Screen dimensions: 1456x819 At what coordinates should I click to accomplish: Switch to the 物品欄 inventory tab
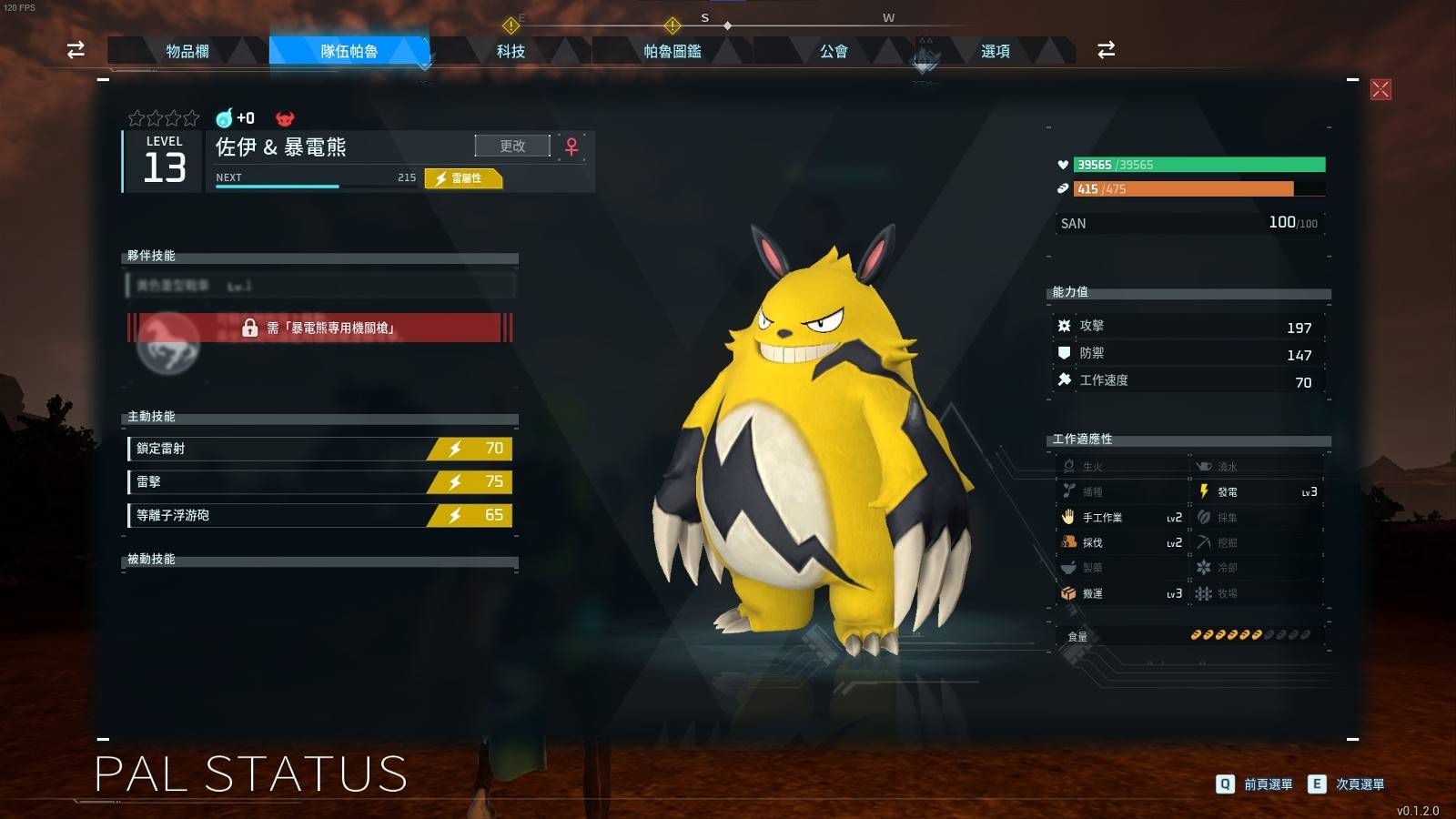[x=187, y=51]
